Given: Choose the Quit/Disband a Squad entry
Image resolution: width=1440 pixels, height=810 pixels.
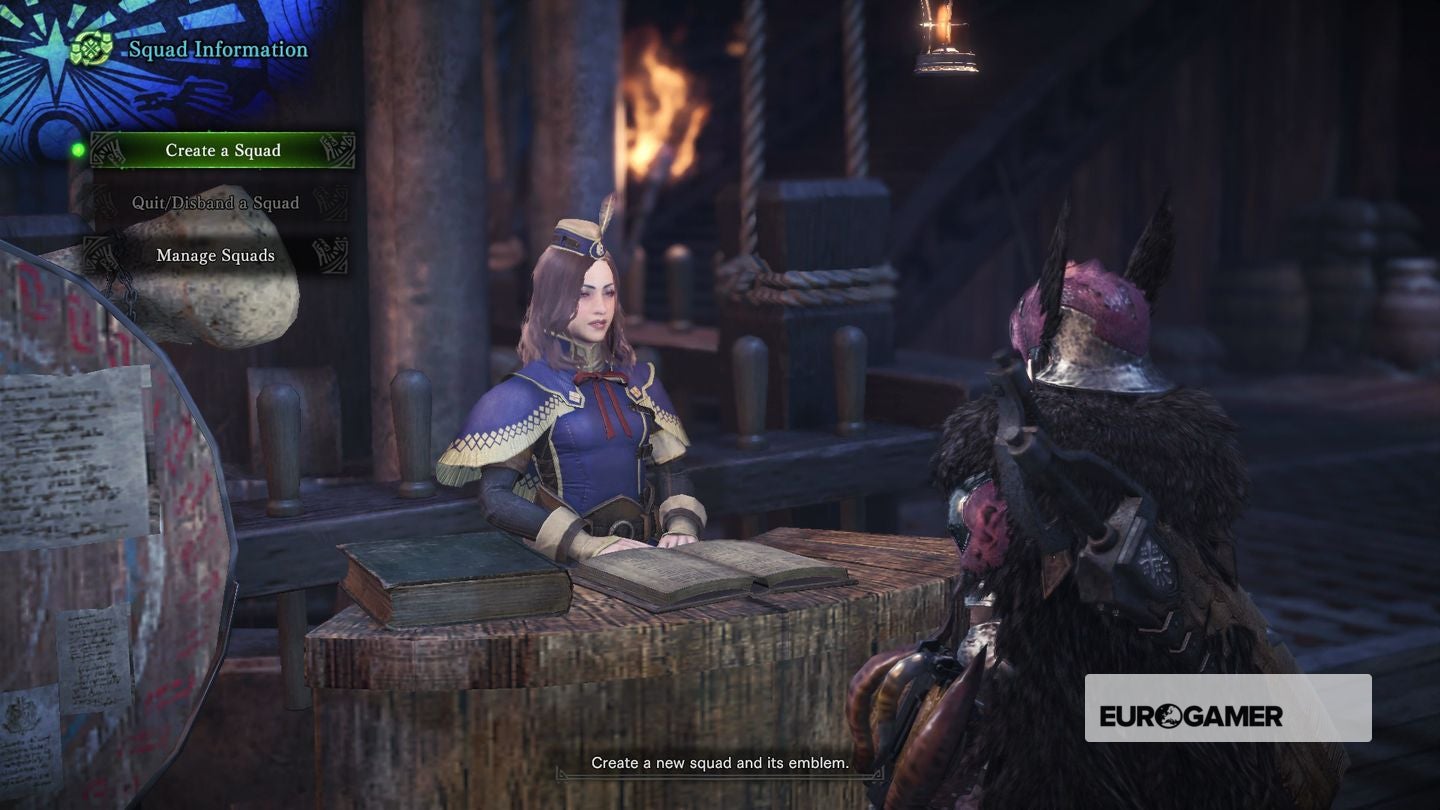Looking at the screenshot, I should 216,203.
